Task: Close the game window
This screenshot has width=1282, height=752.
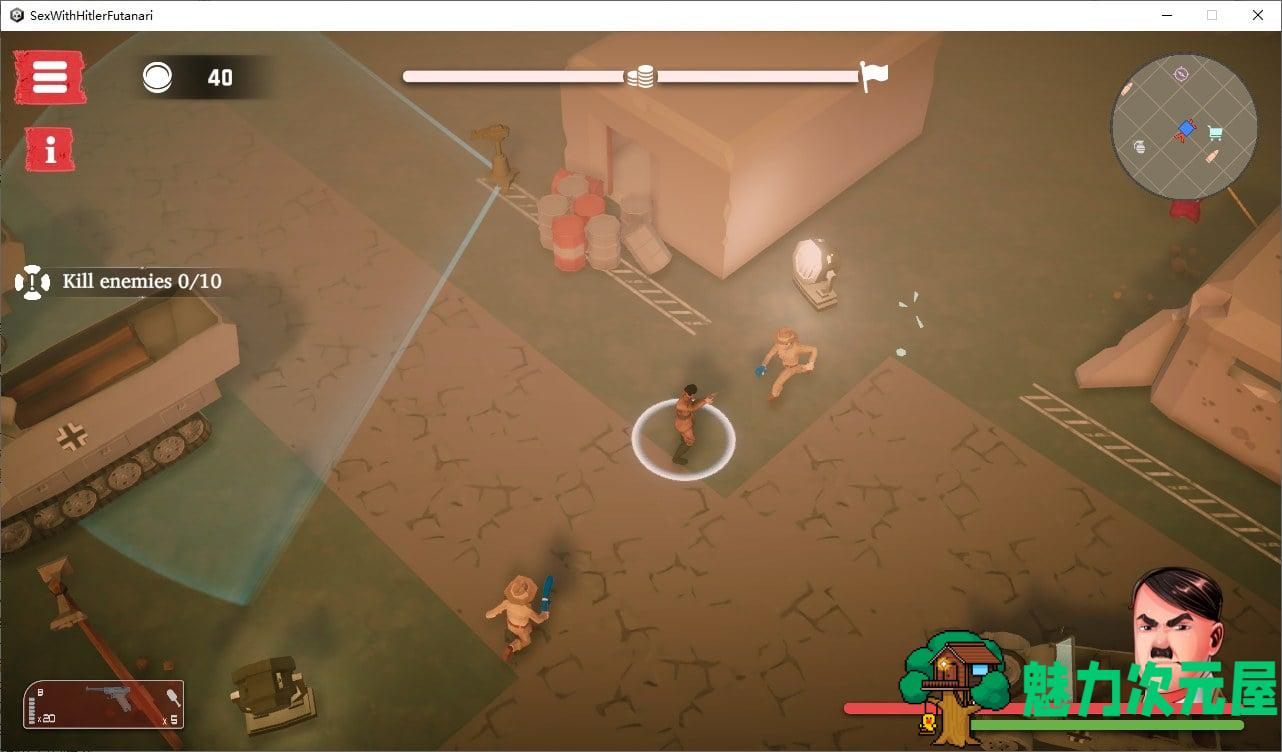Action: pos(1258,15)
